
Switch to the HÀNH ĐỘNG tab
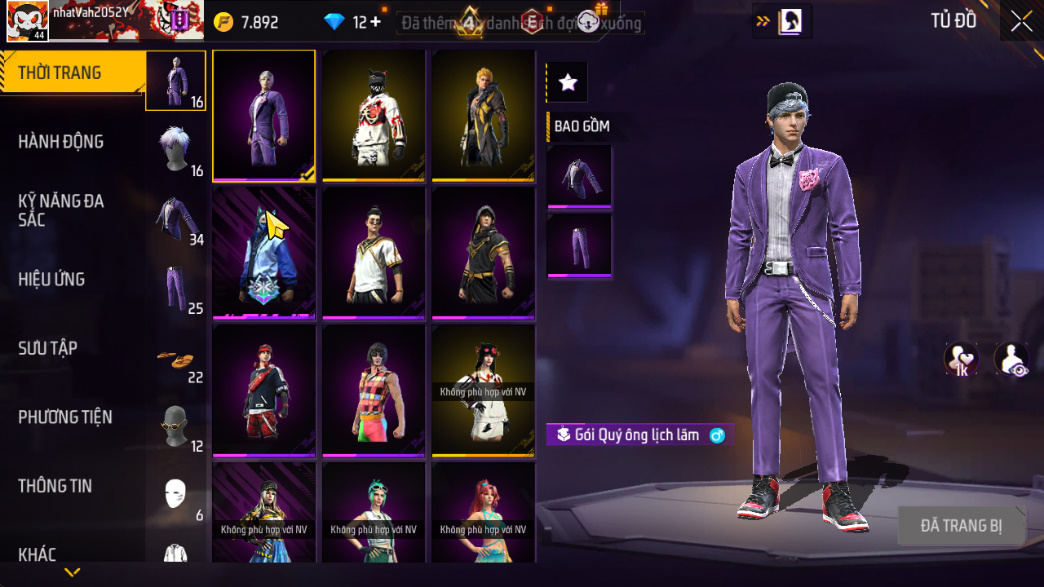point(61,142)
